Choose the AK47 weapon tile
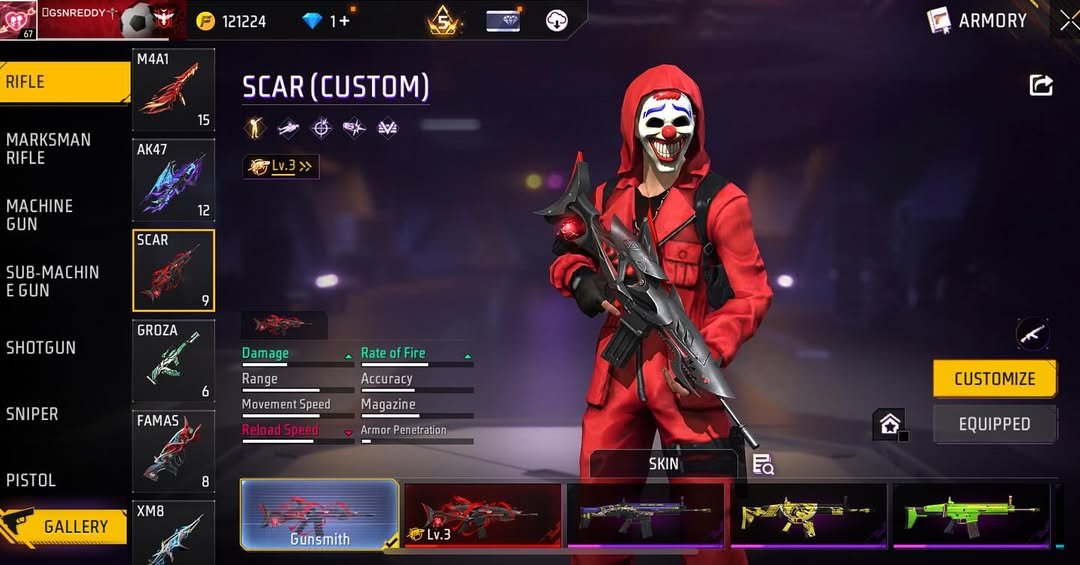 click(174, 180)
